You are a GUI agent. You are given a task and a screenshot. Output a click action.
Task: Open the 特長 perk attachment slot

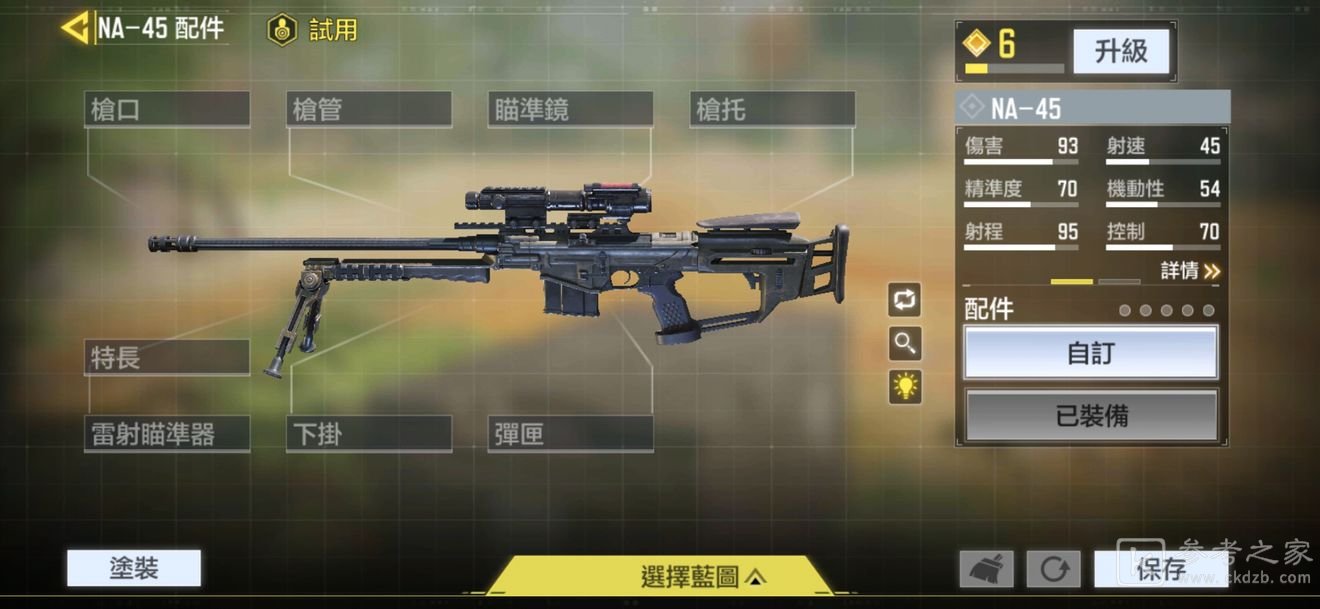[x=166, y=357]
